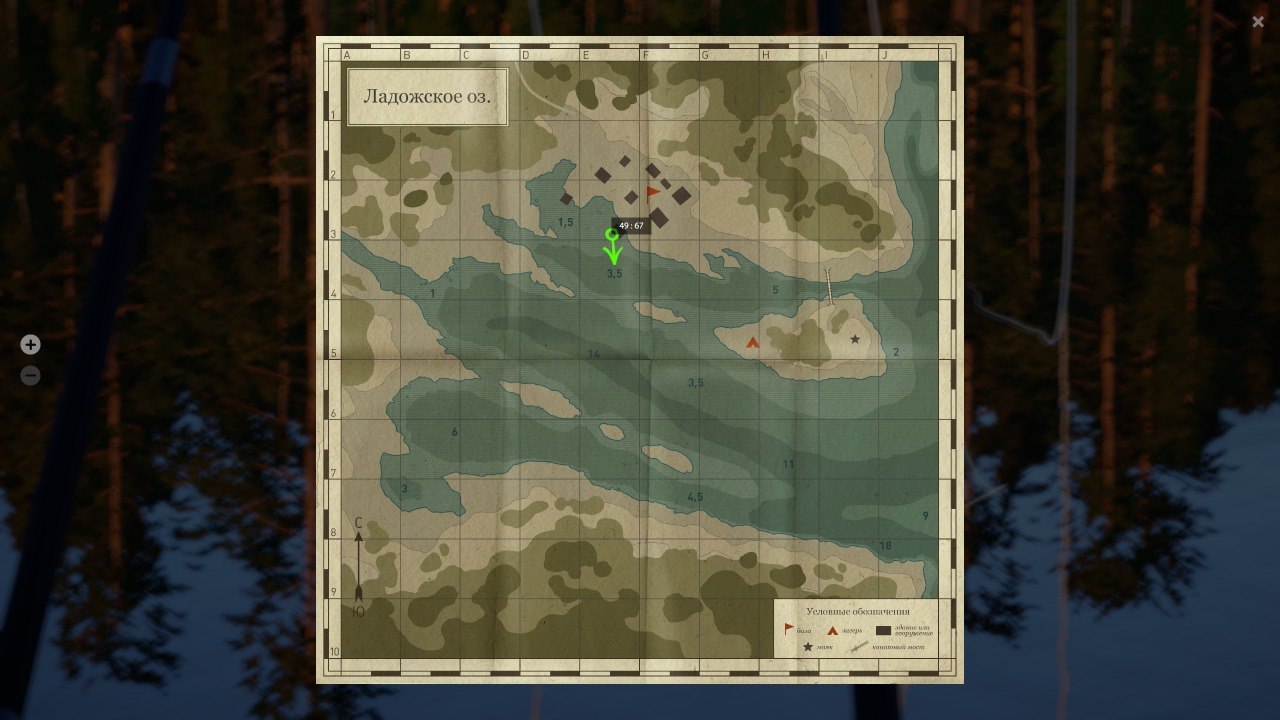The image size is (1280, 720).
Task: Select the red base flag marker near the village
Action: coord(654,191)
